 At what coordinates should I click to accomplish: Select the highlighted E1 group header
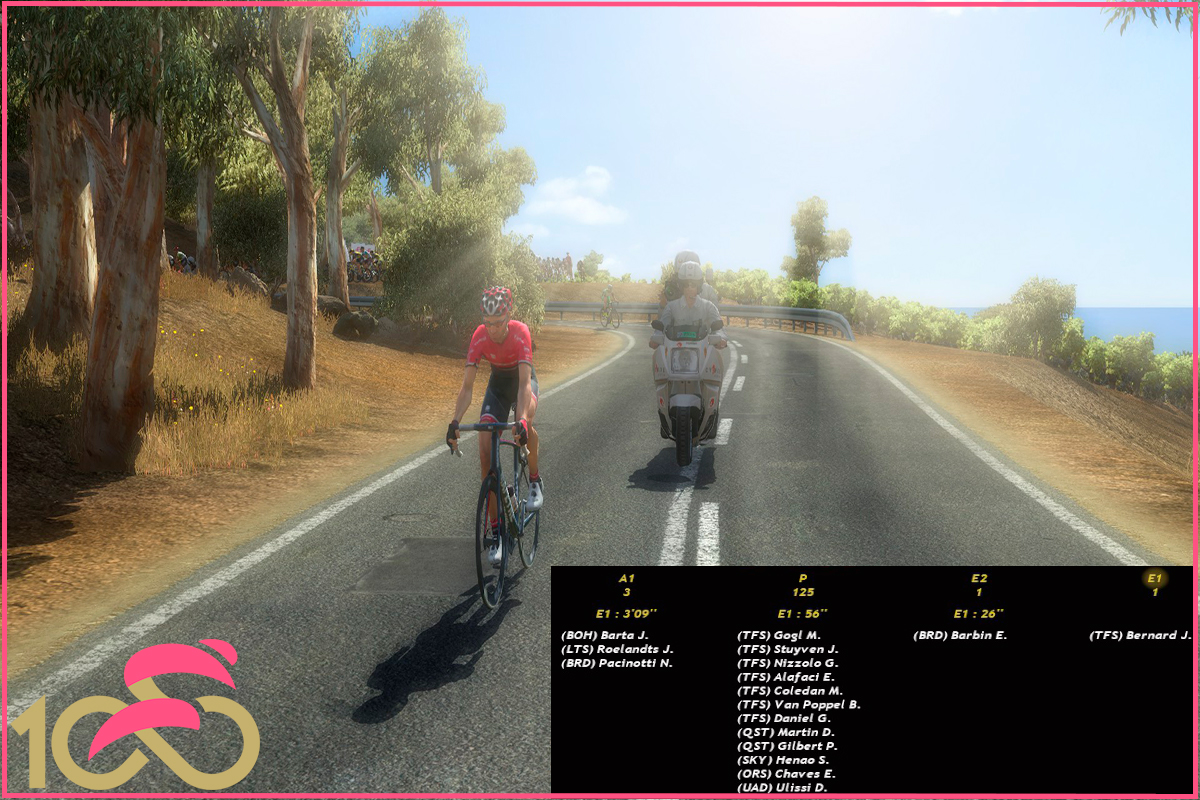(1154, 578)
